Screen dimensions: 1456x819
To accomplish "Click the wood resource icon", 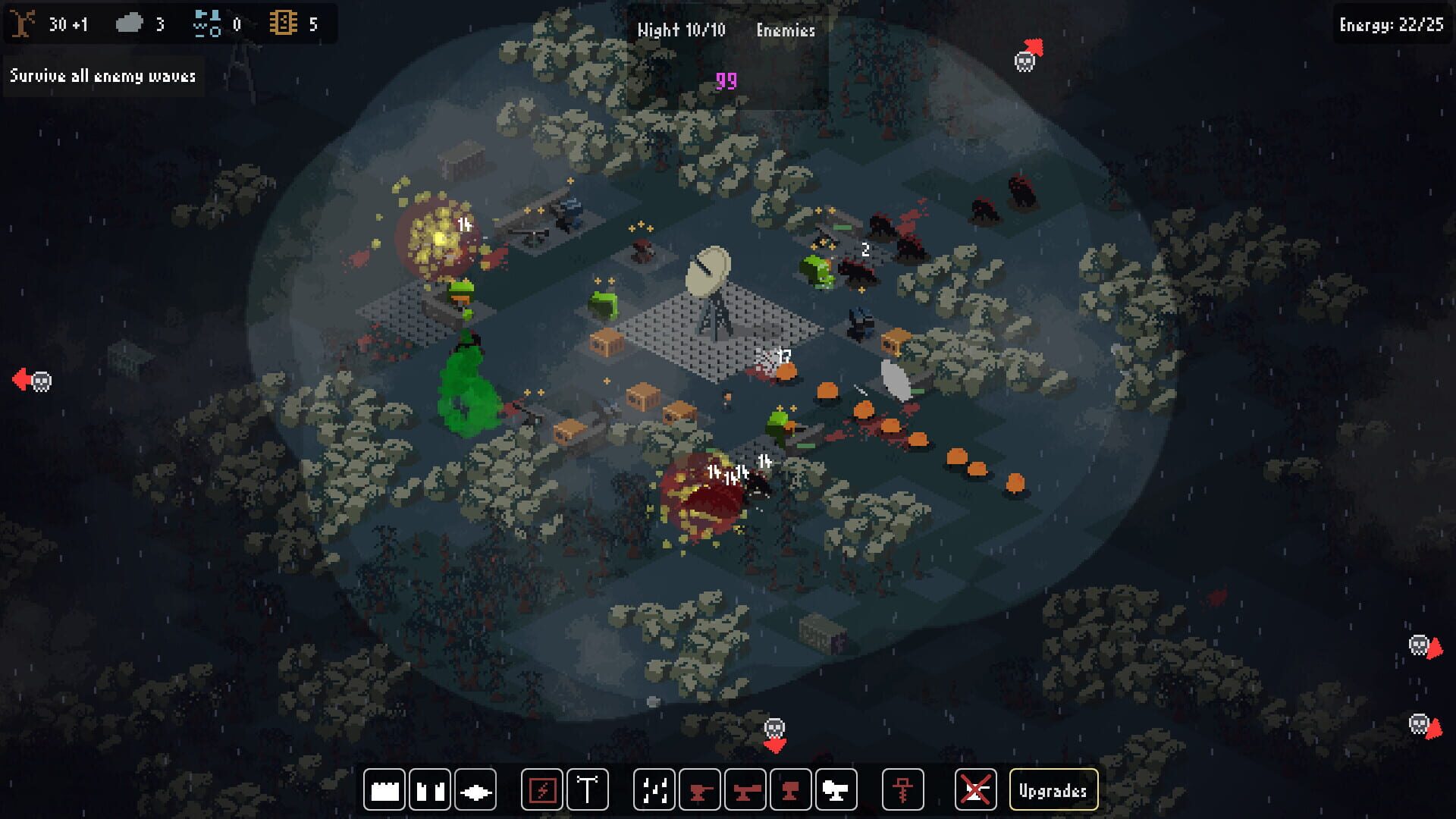I will (x=24, y=23).
